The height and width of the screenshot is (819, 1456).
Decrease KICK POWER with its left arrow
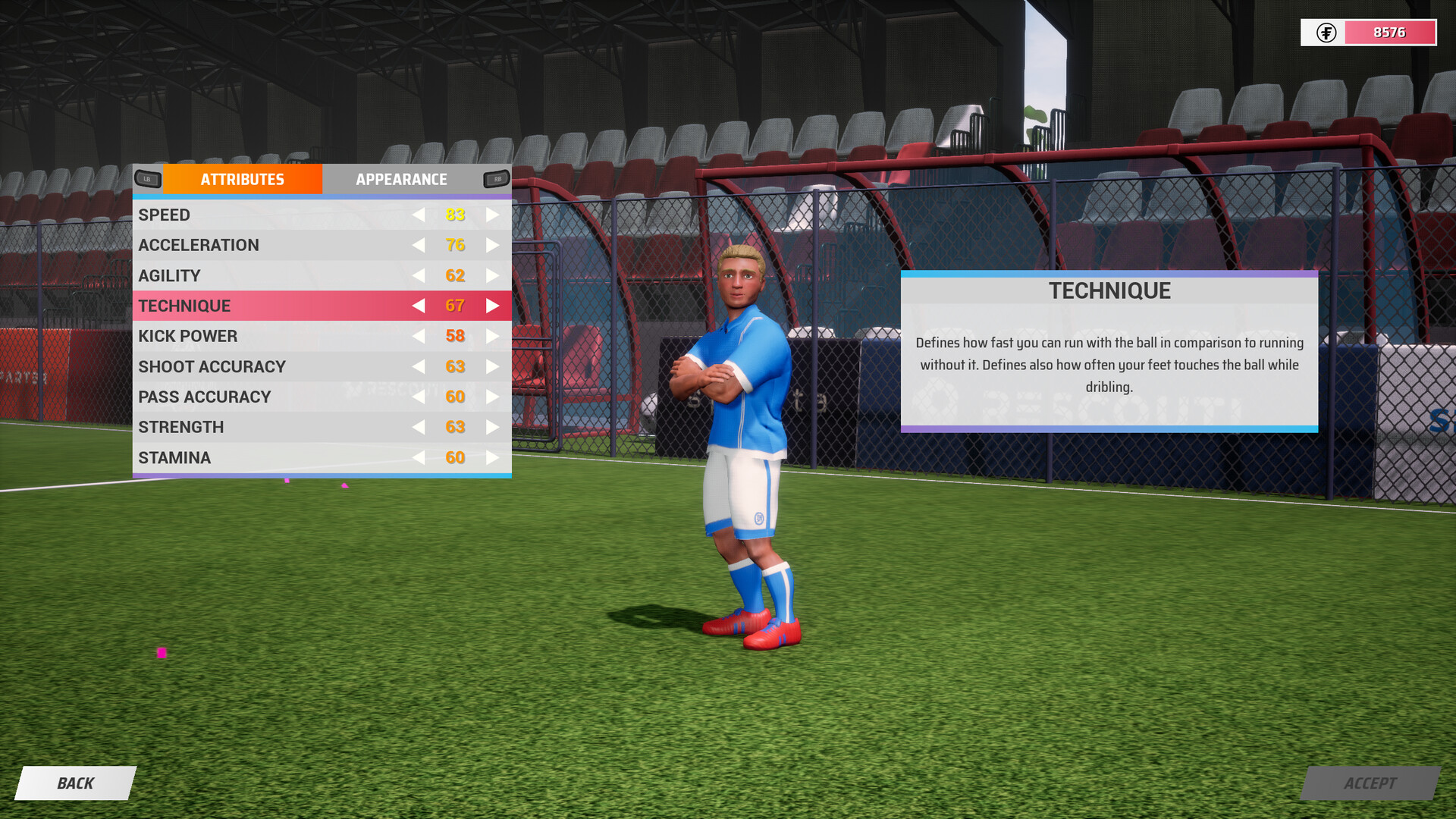pyautogui.click(x=418, y=336)
